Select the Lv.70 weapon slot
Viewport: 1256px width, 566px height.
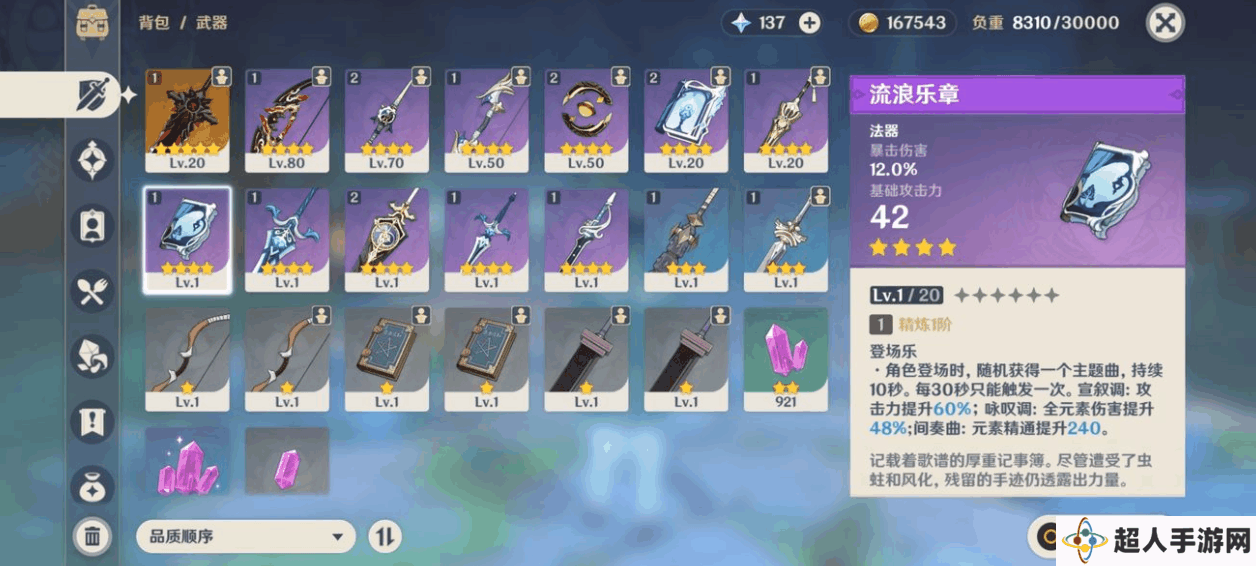[387, 120]
